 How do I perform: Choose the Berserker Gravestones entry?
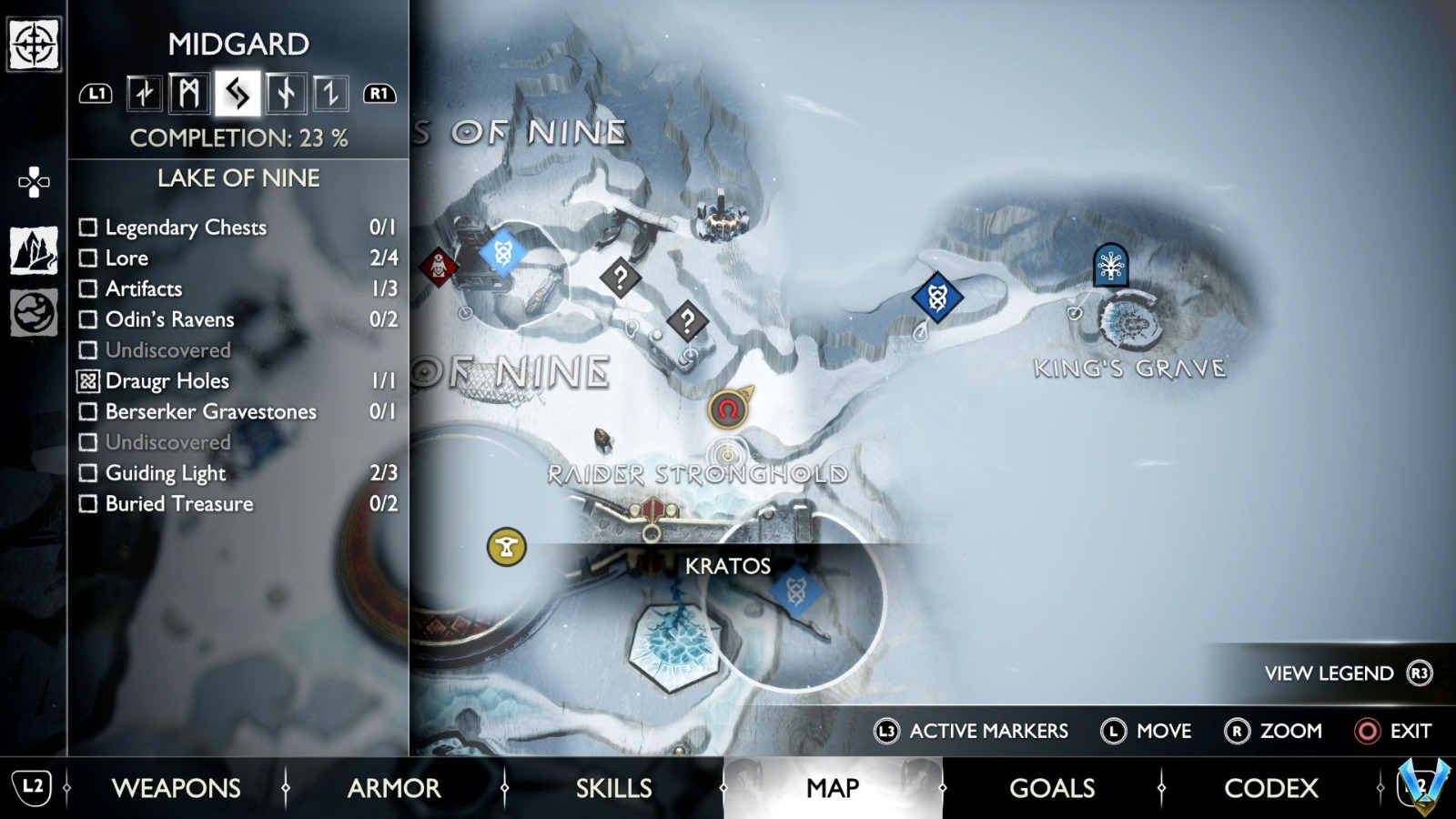click(210, 412)
